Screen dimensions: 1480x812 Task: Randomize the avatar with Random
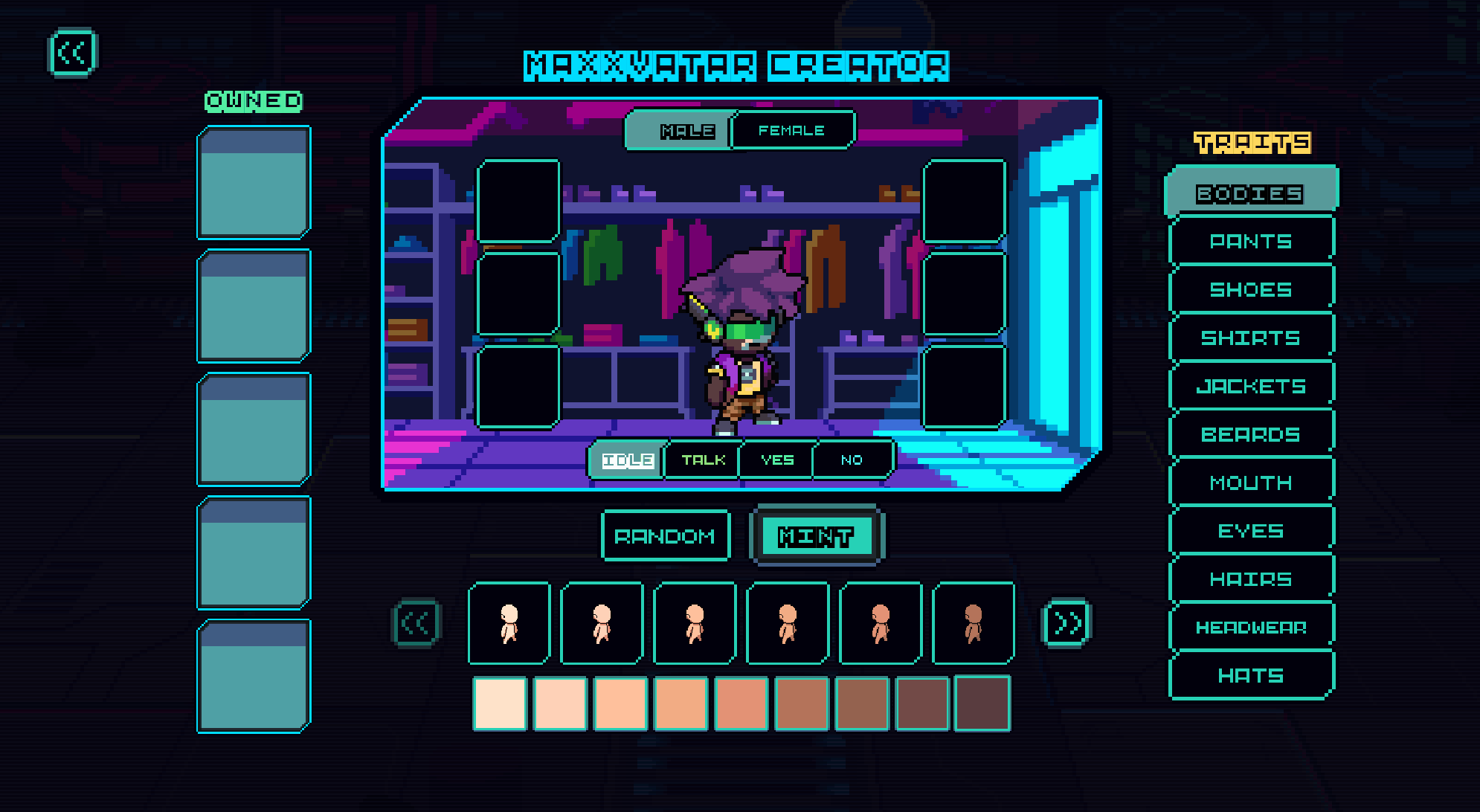click(665, 536)
